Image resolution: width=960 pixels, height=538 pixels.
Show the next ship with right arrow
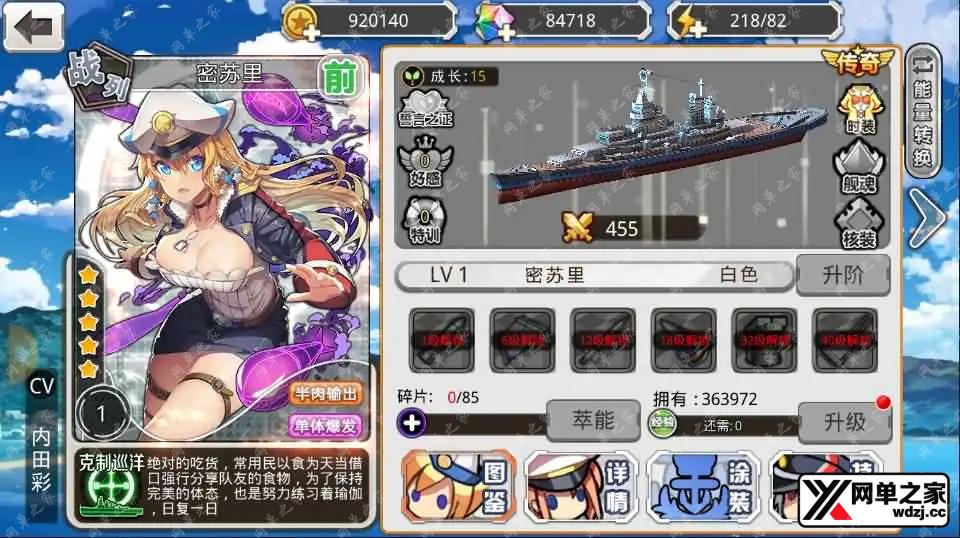click(x=926, y=221)
